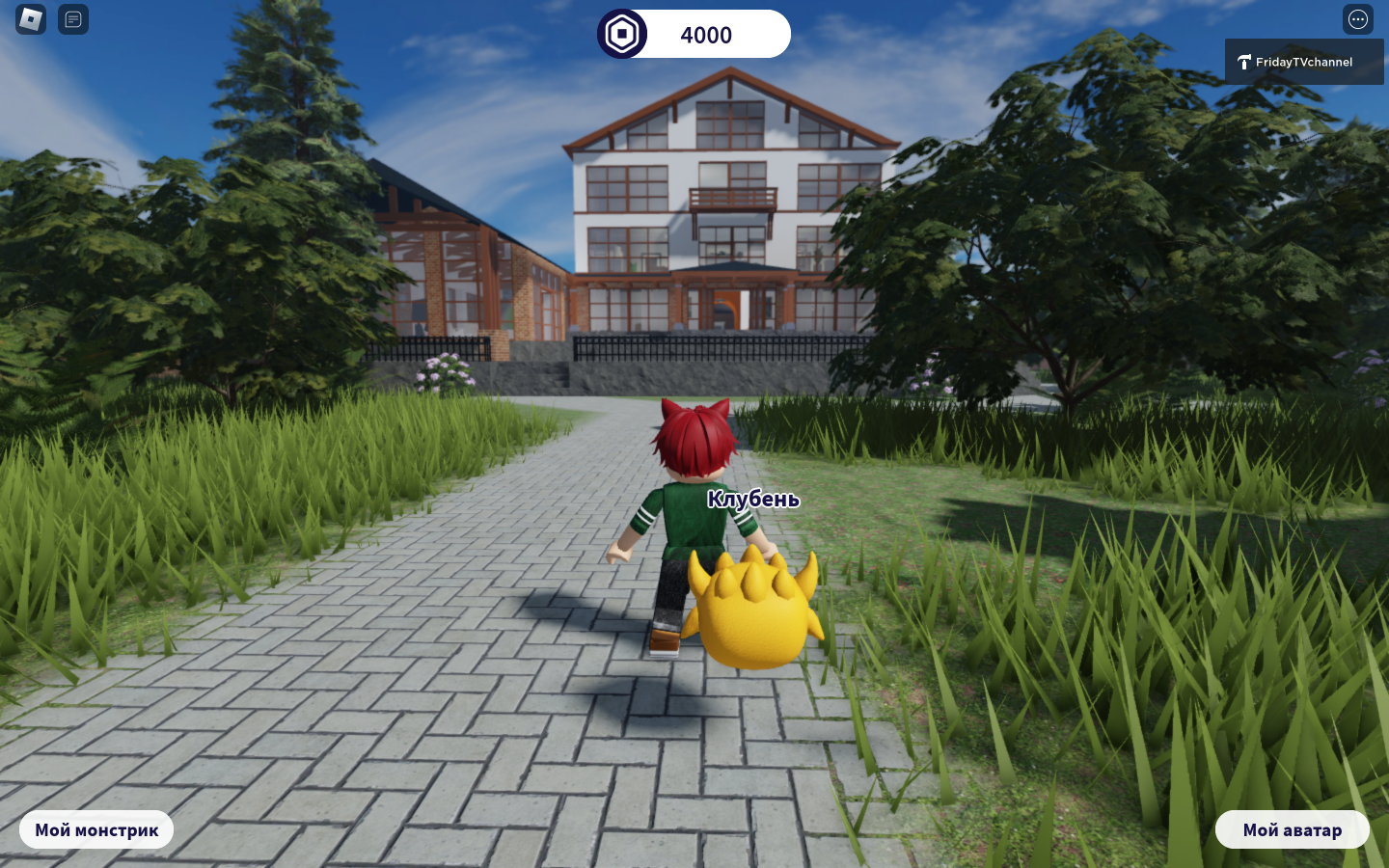Click the currency coin icon
Screen dimensions: 1389x868
point(622,35)
